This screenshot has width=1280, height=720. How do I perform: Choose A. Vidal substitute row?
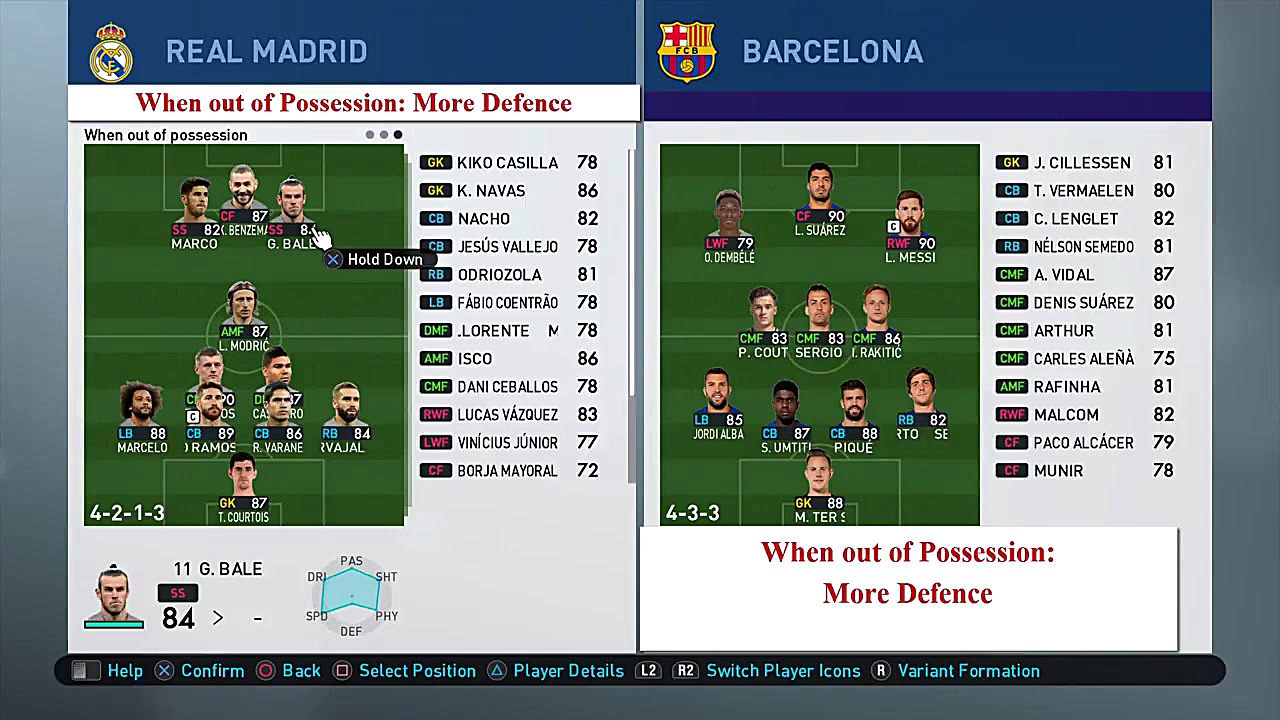[x=1064, y=275]
